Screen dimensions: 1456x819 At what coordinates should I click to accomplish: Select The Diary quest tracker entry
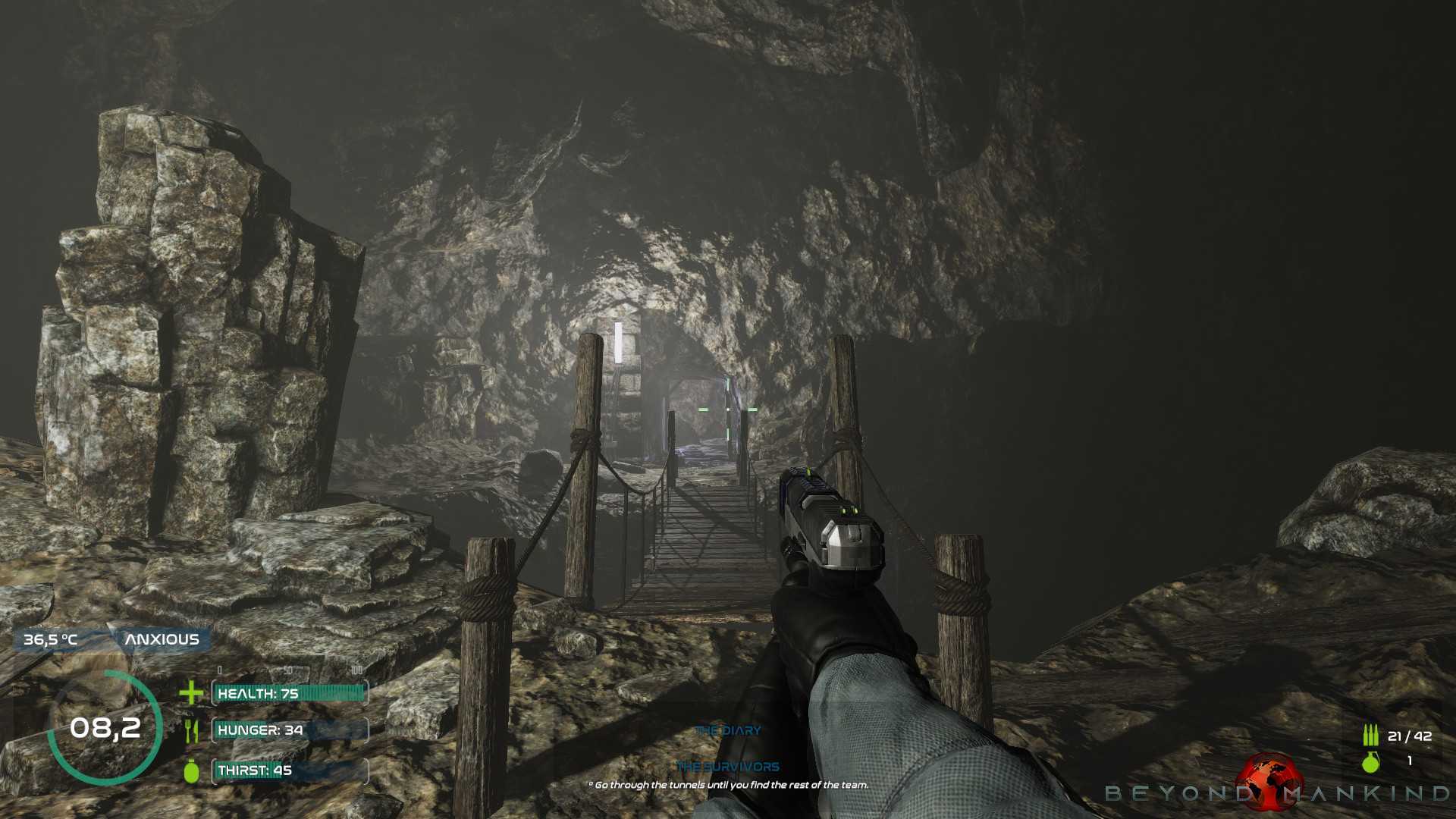pos(728,731)
